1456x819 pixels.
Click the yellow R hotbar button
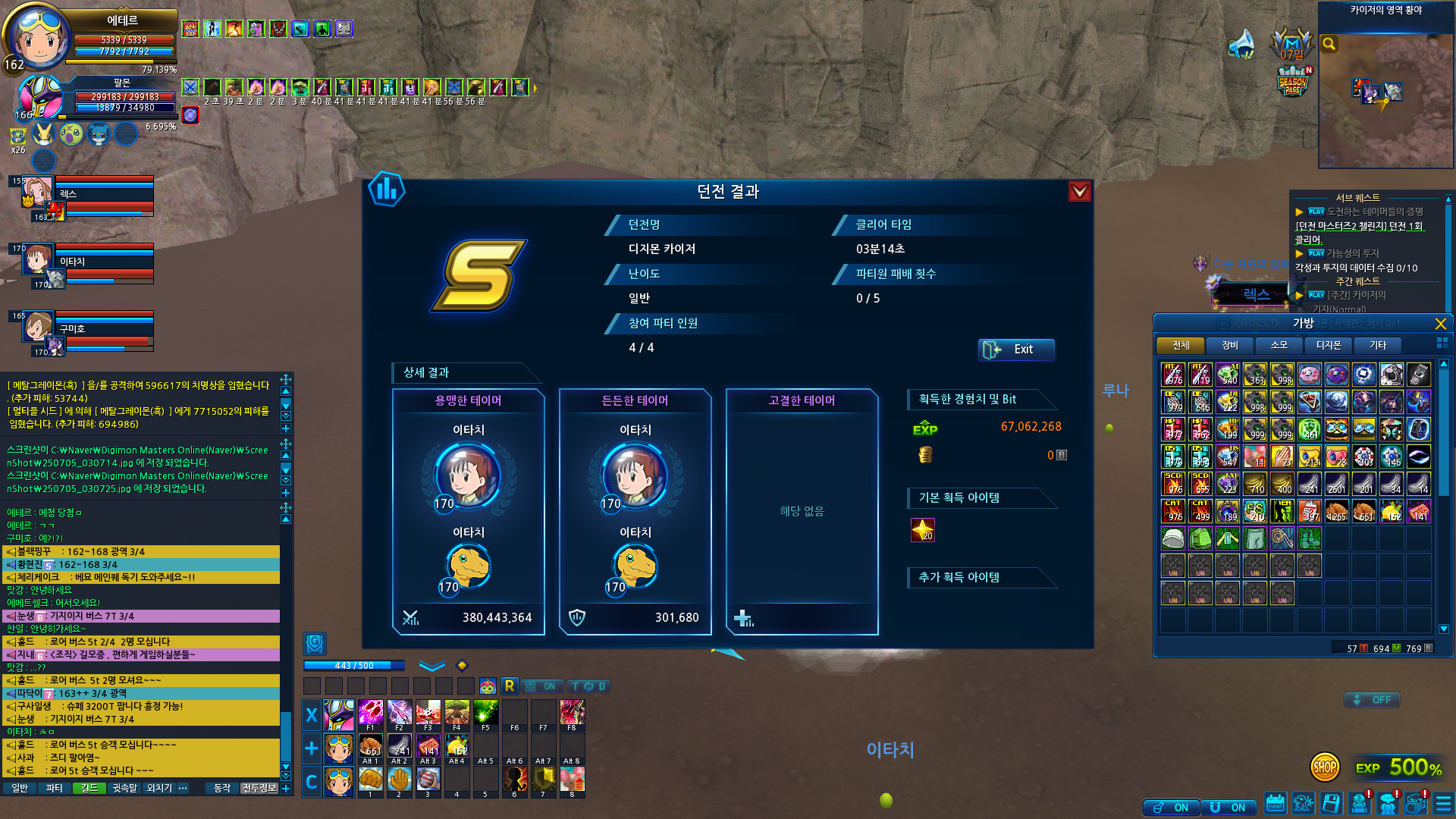[x=510, y=686]
